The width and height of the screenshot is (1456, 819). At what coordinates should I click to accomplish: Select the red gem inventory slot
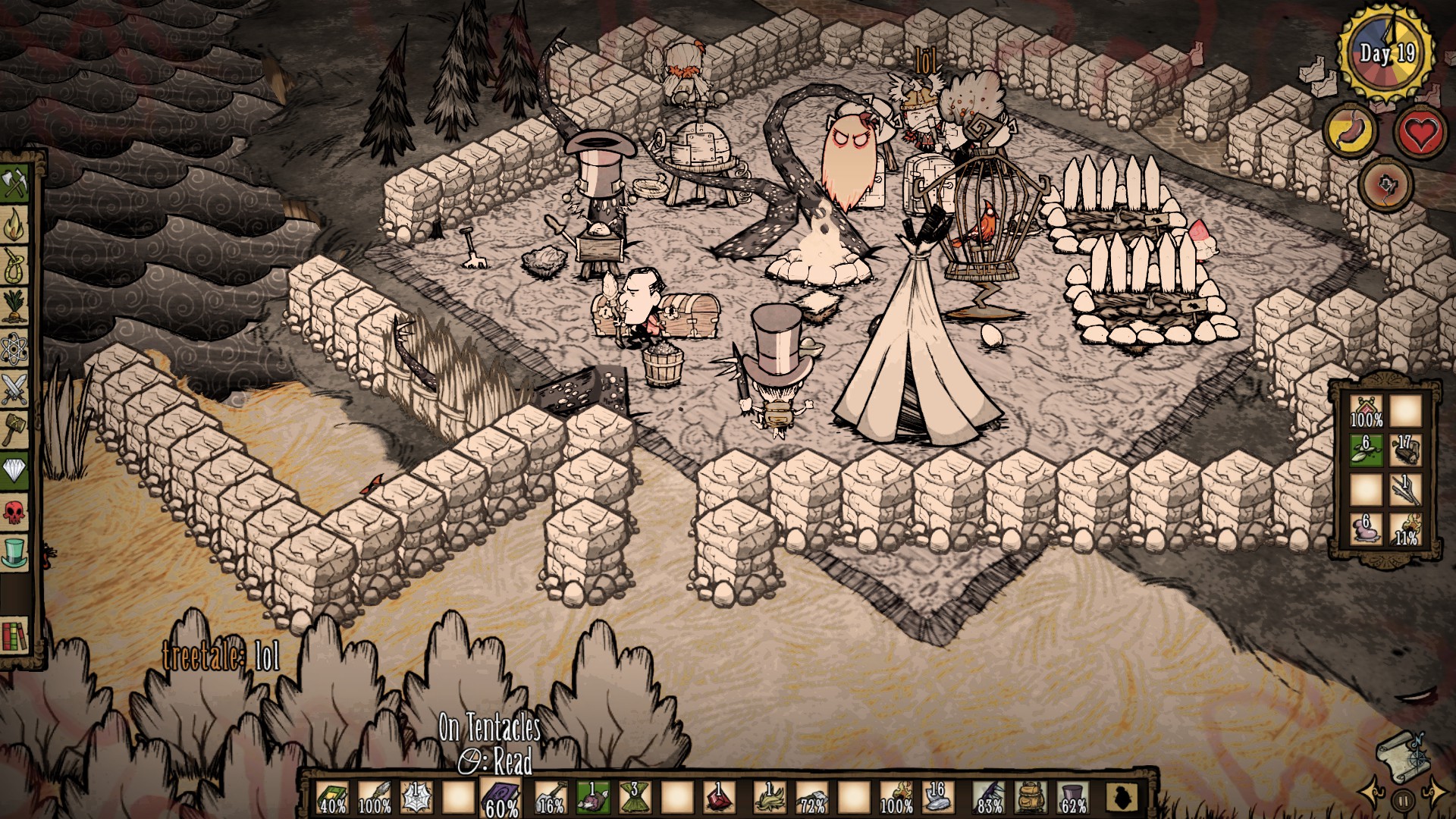[717, 796]
